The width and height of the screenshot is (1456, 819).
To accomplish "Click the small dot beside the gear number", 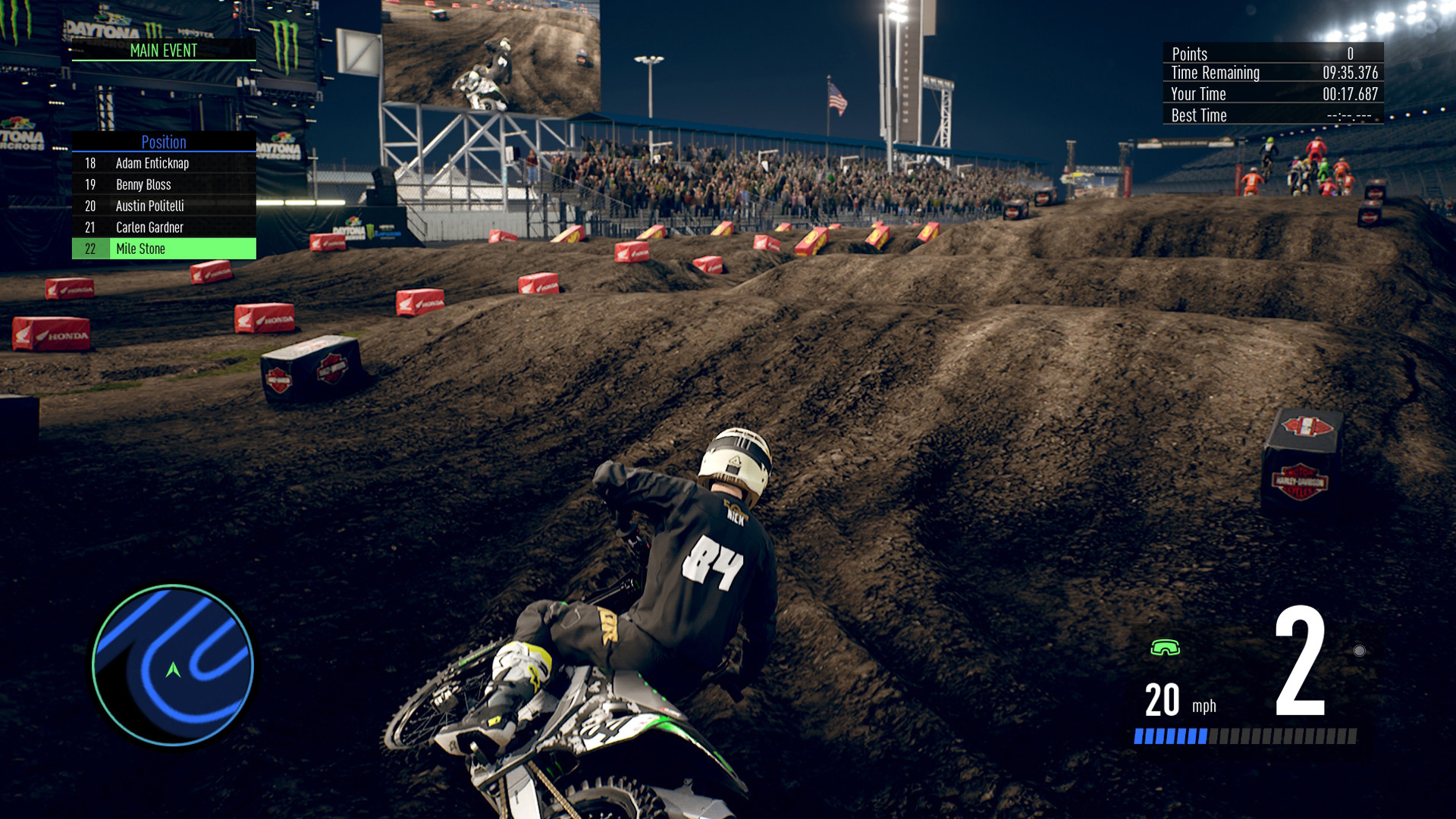I will pyautogui.click(x=1360, y=650).
